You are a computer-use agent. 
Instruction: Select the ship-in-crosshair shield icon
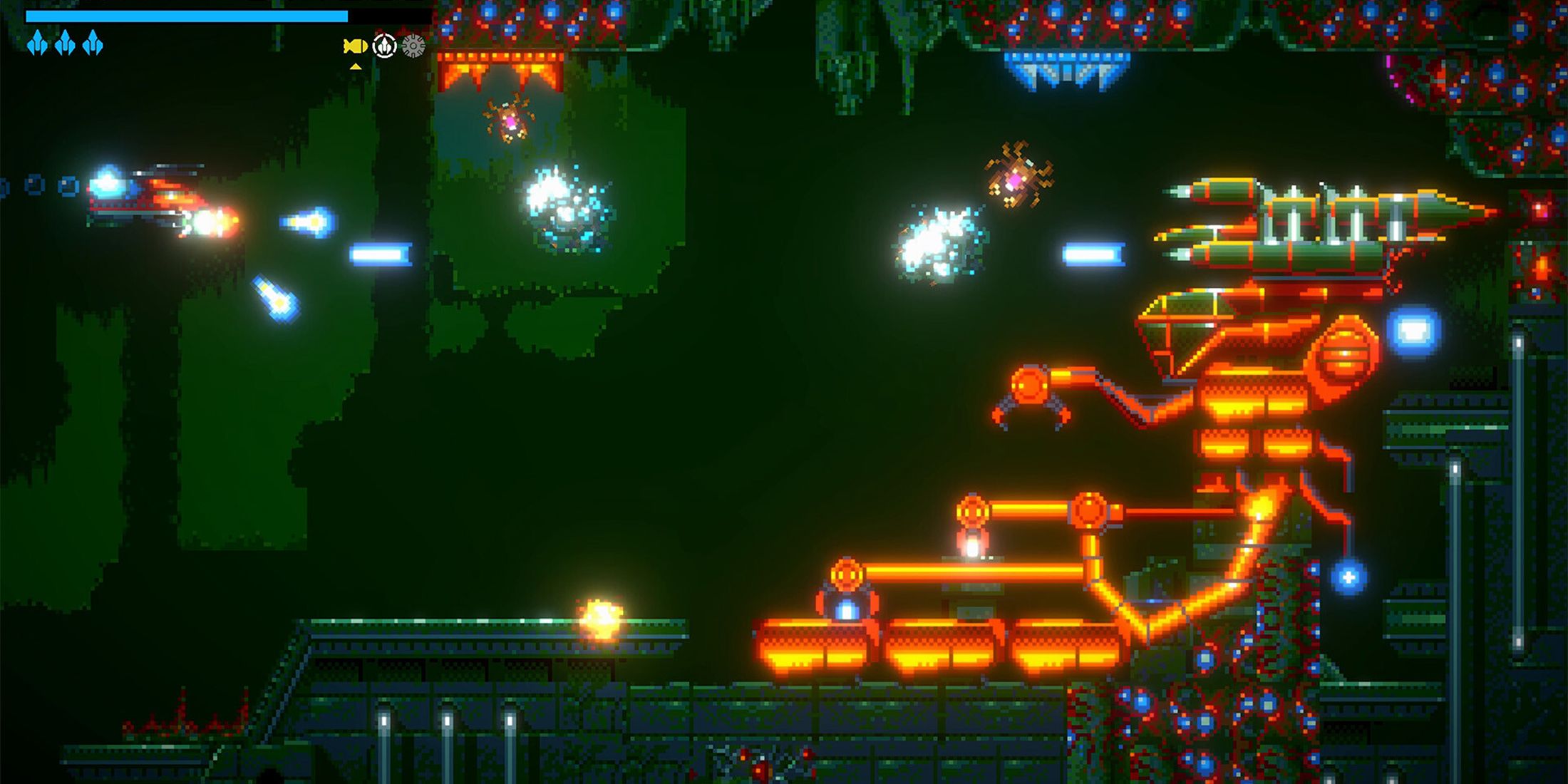pyautogui.click(x=385, y=46)
